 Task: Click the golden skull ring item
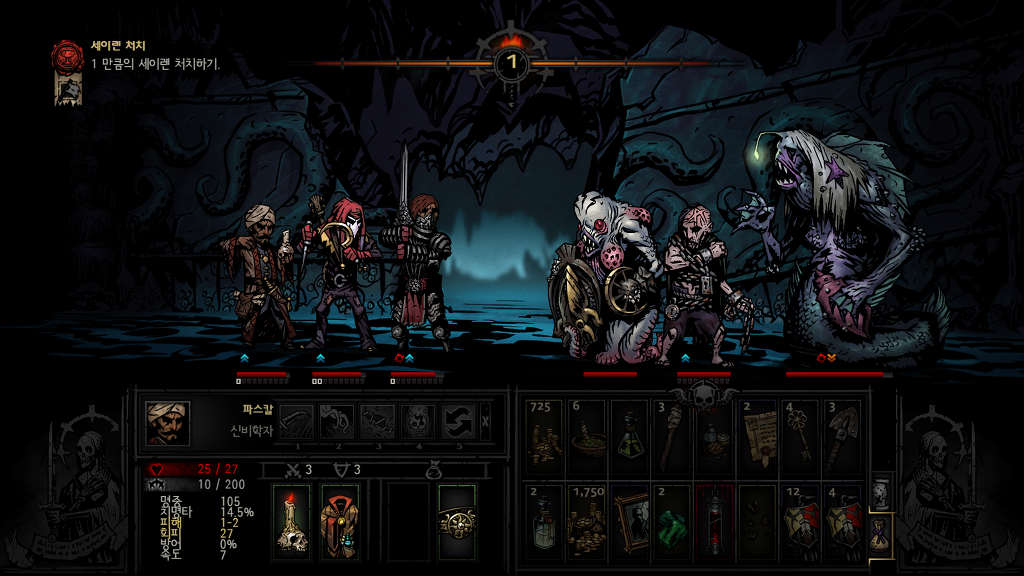[456, 522]
